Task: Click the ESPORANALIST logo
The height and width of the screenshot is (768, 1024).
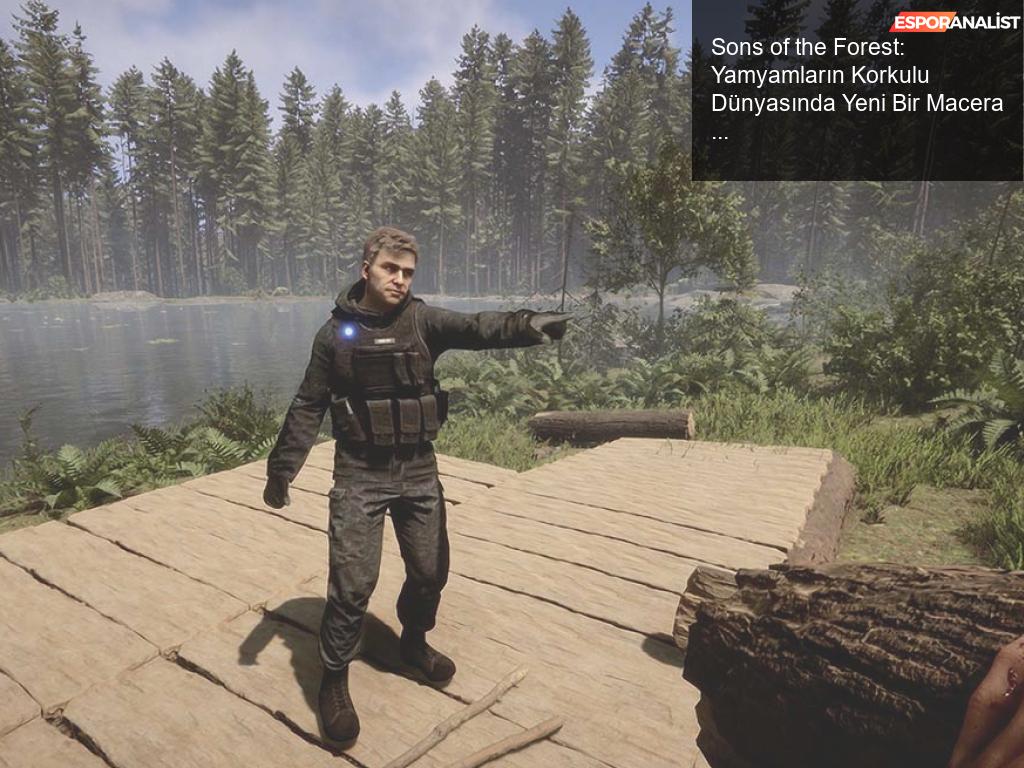Action: (954, 21)
